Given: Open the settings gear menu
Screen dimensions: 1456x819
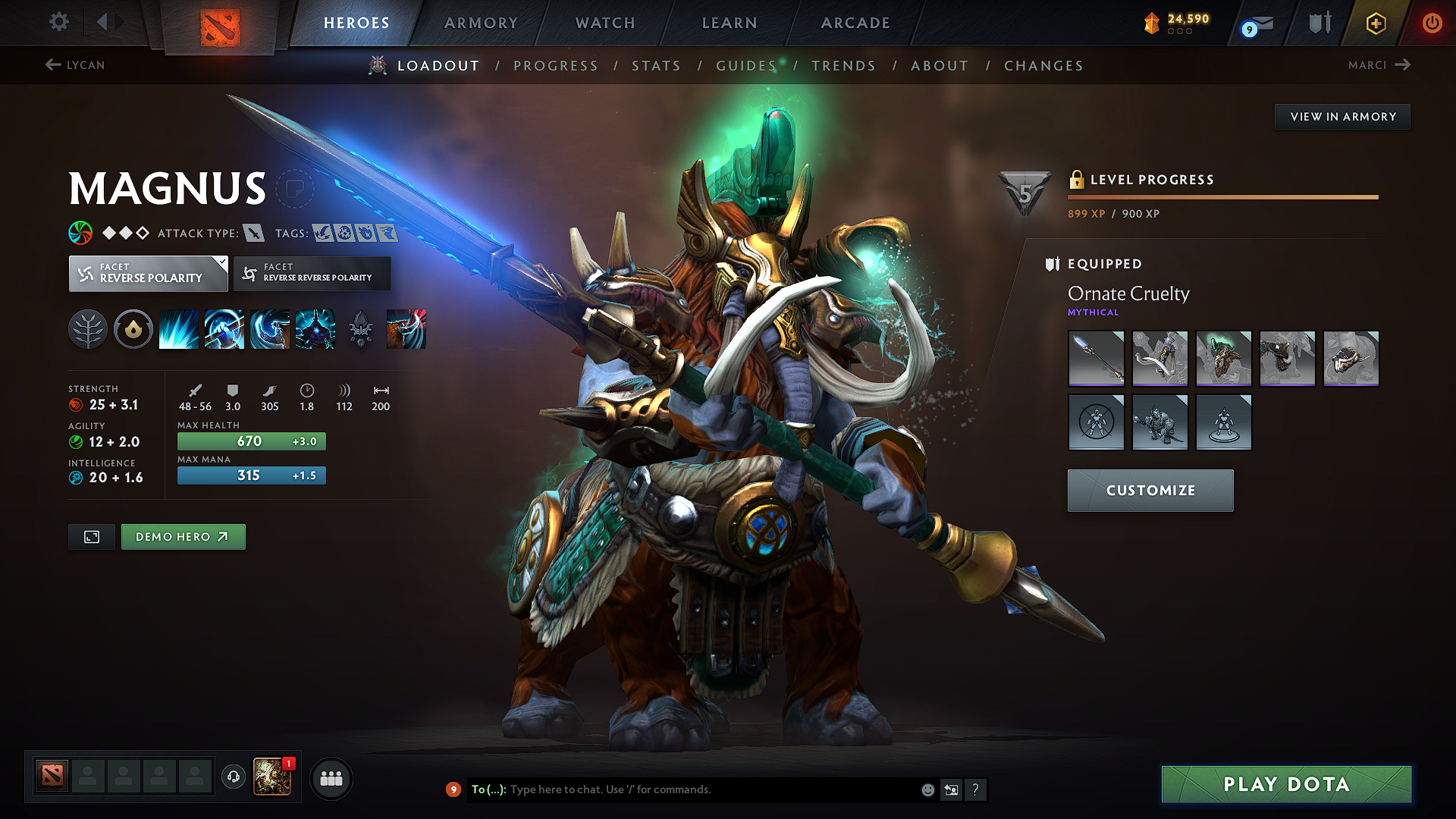Looking at the screenshot, I should (59, 22).
